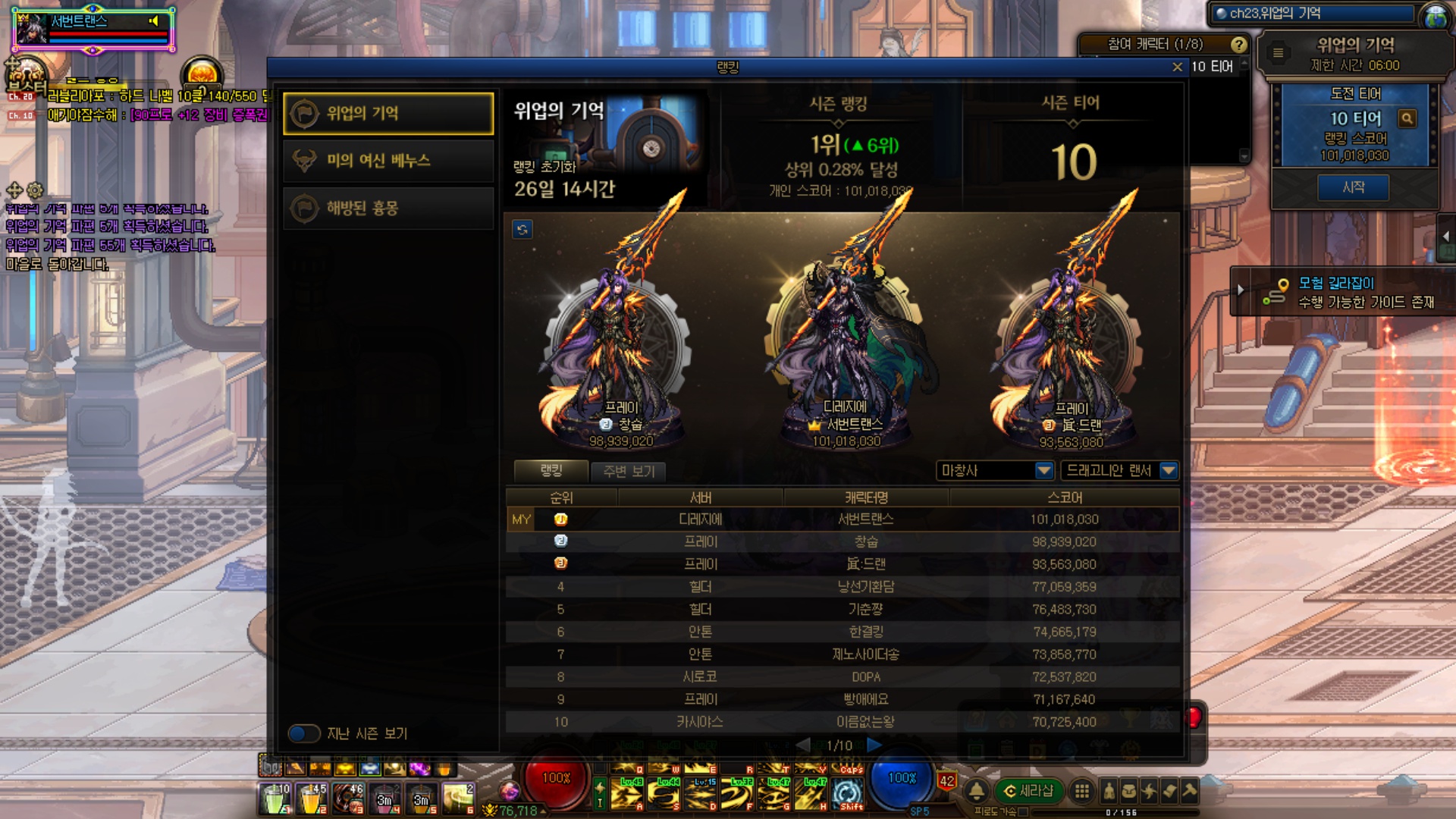Refresh the ranking display
The height and width of the screenshot is (819, 1456).
coord(522,229)
